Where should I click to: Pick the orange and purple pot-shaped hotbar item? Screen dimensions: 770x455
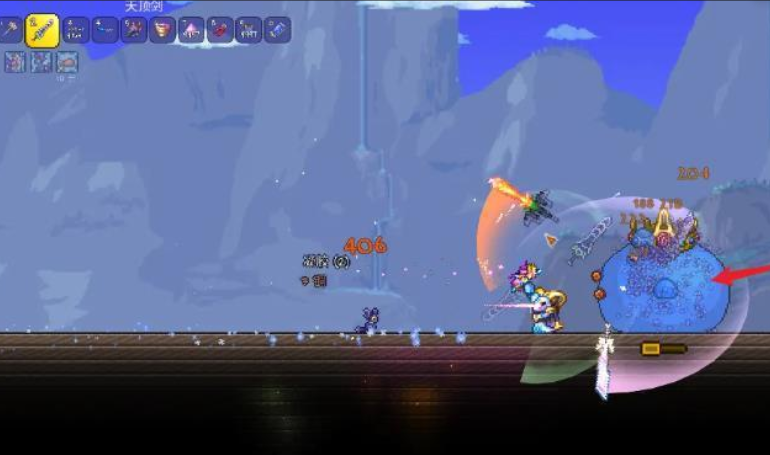[x=162, y=30]
